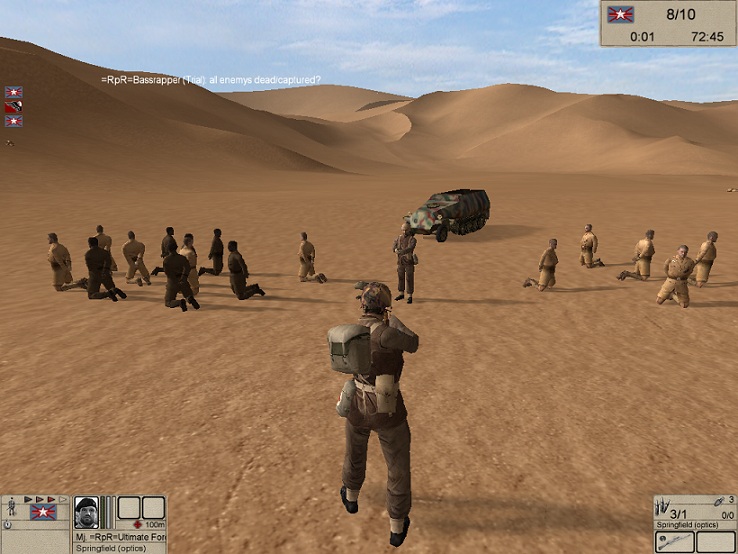Screen dimensions: 738x554
Task: Click the standing soldier stance icon
Action: pos(11,508)
